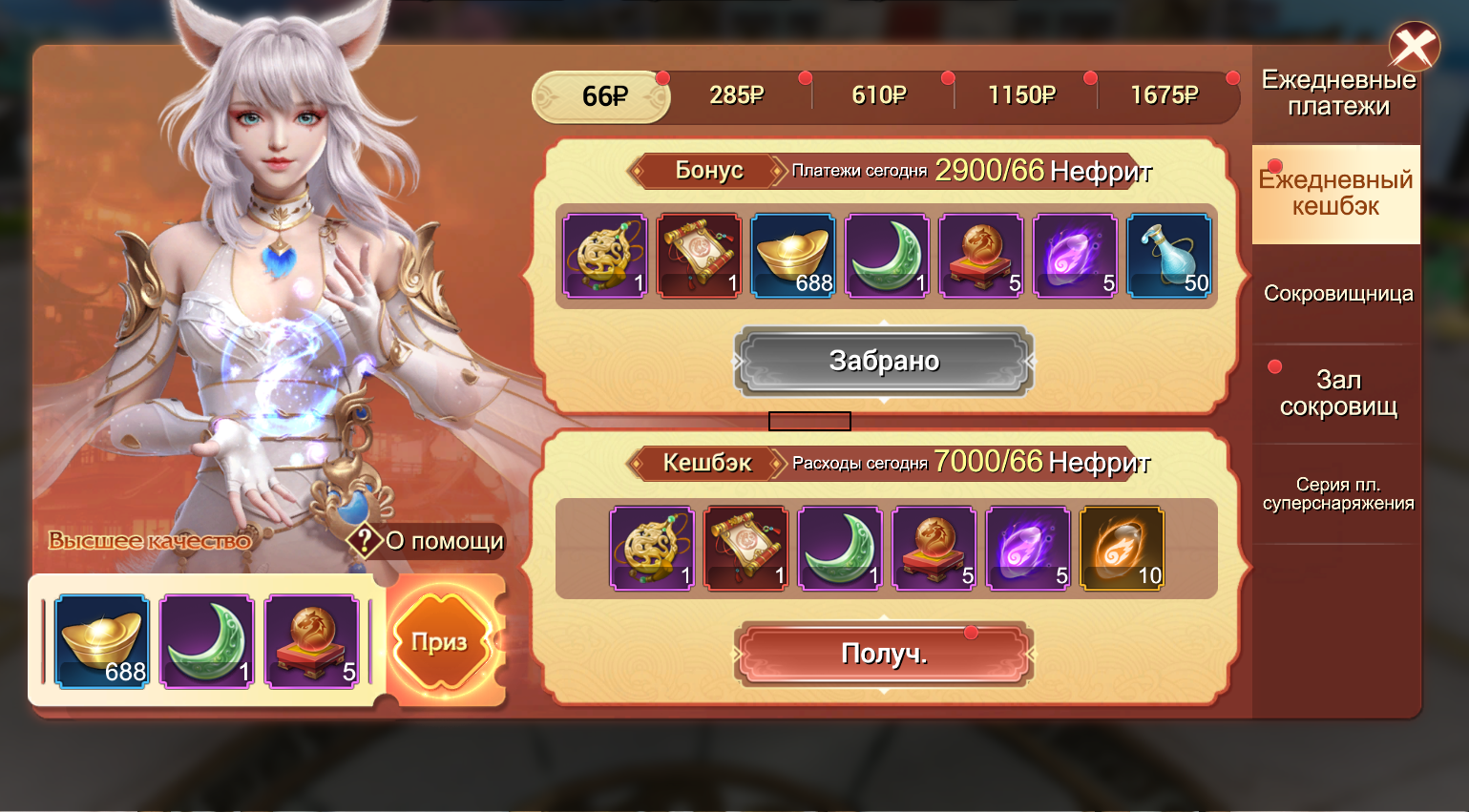Open the 1150₽ tier tab
This screenshot has width=1469, height=812.
click(1021, 95)
